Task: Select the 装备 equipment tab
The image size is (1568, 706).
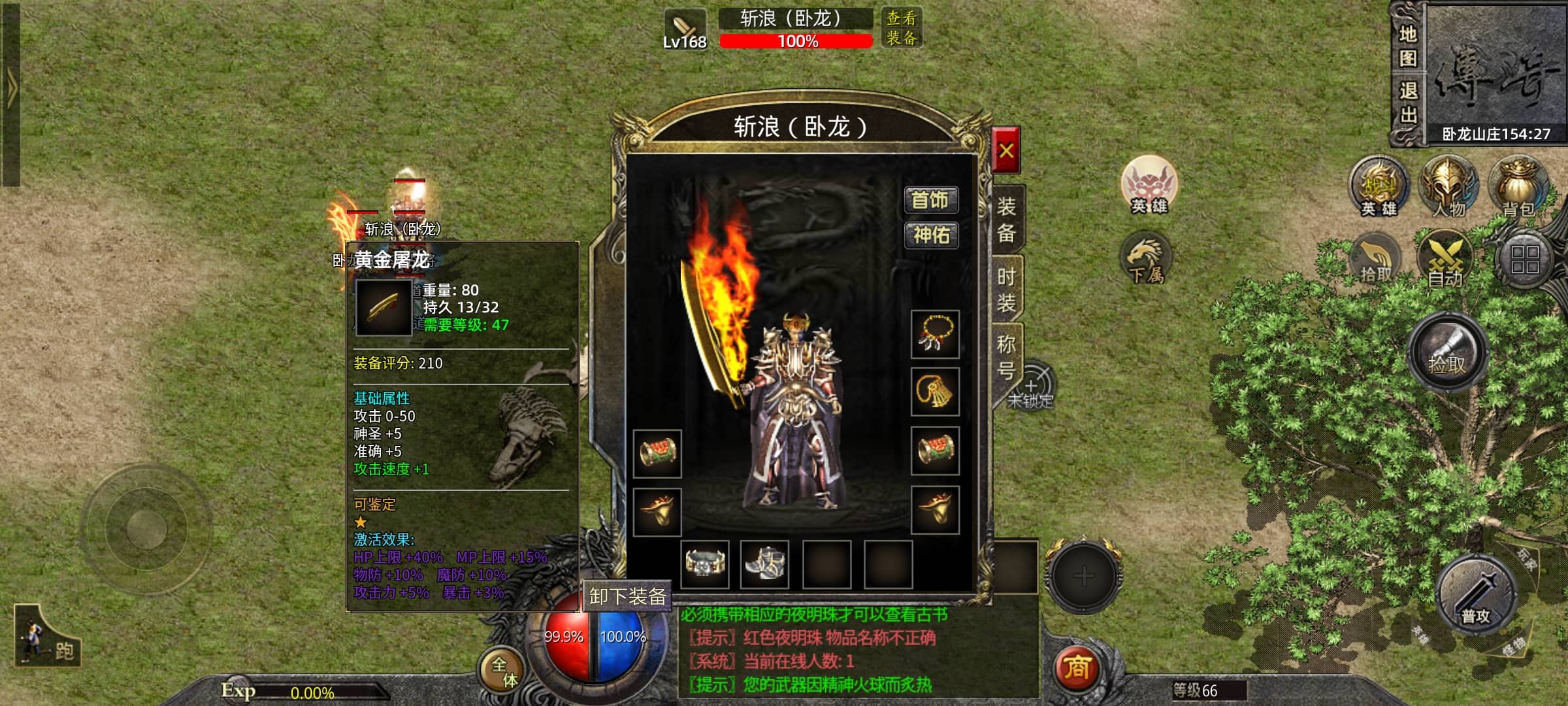Action: click(x=1006, y=220)
